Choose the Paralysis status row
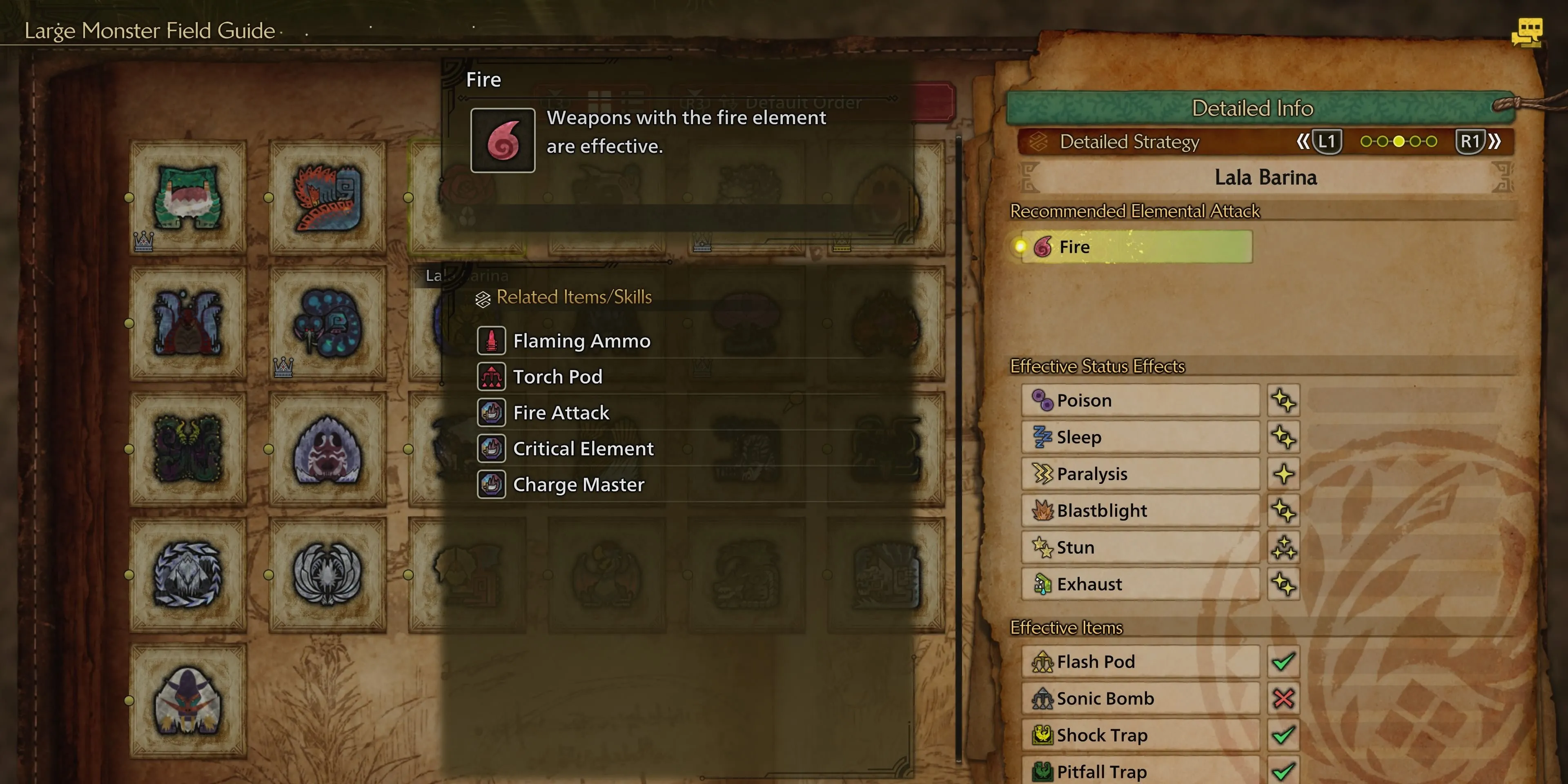This screenshot has height=784, width=1568. pyautogui.click(x=1140, y=474)
